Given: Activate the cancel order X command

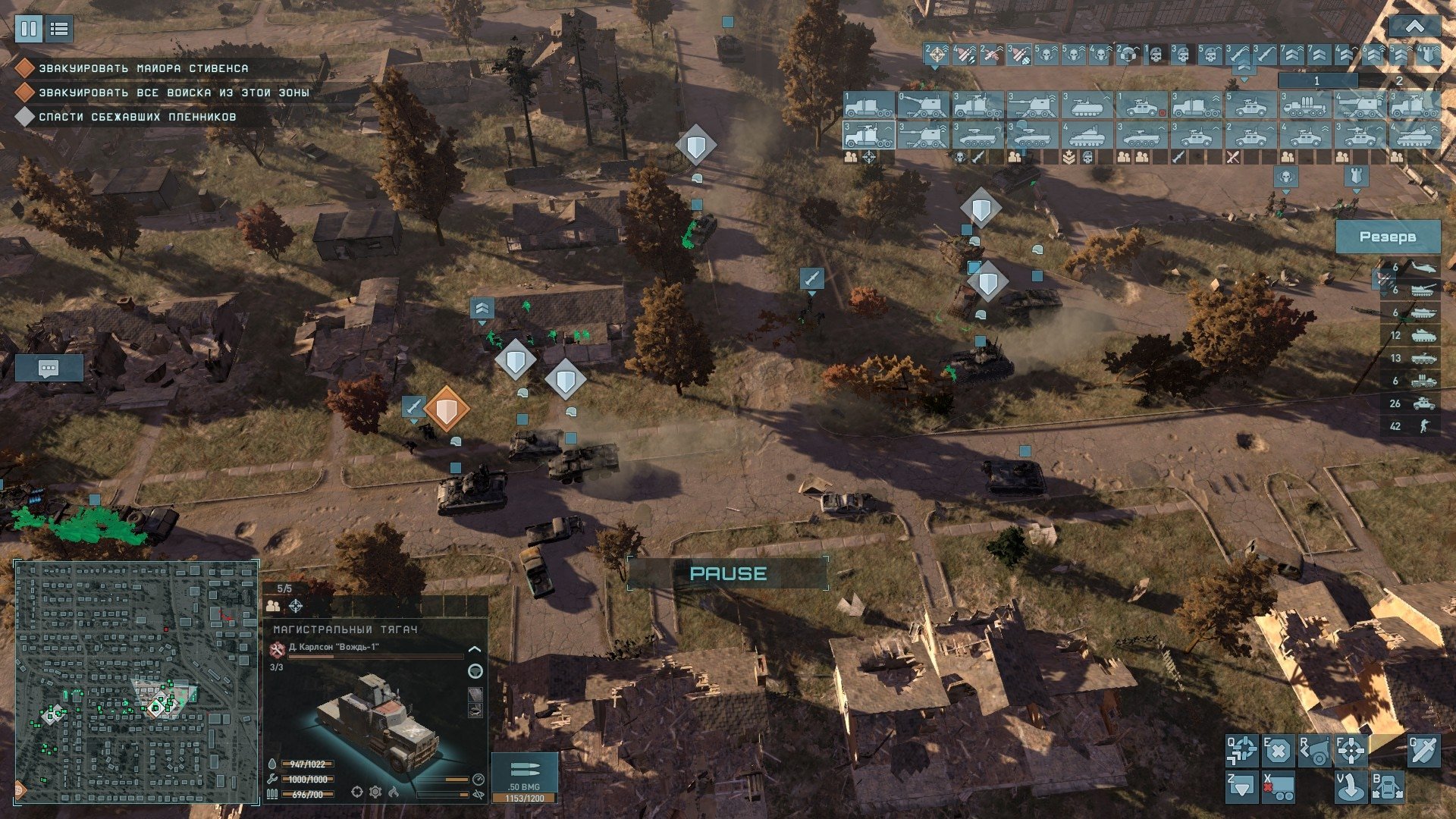Looking at the screenshot, I should point(1278,751).
